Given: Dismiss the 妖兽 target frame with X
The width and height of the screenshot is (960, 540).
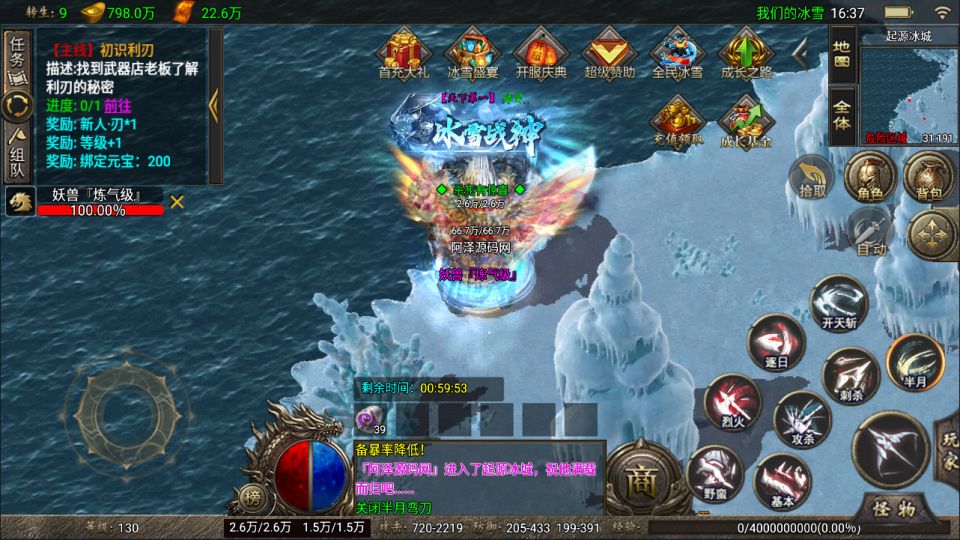Looking at the screenshot, I should (177, 201).
